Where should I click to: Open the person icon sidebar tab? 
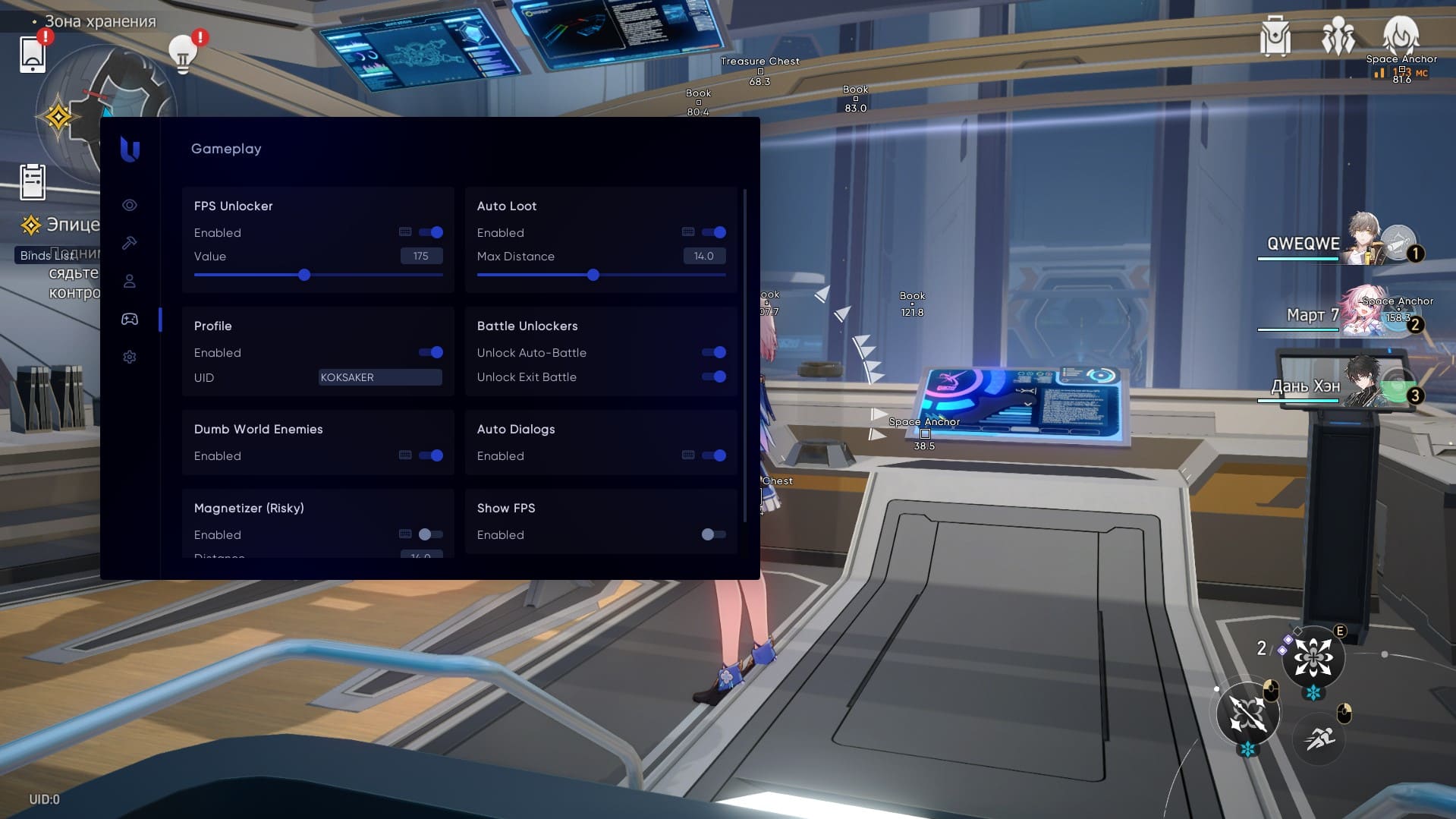click(x=130, y=281)
